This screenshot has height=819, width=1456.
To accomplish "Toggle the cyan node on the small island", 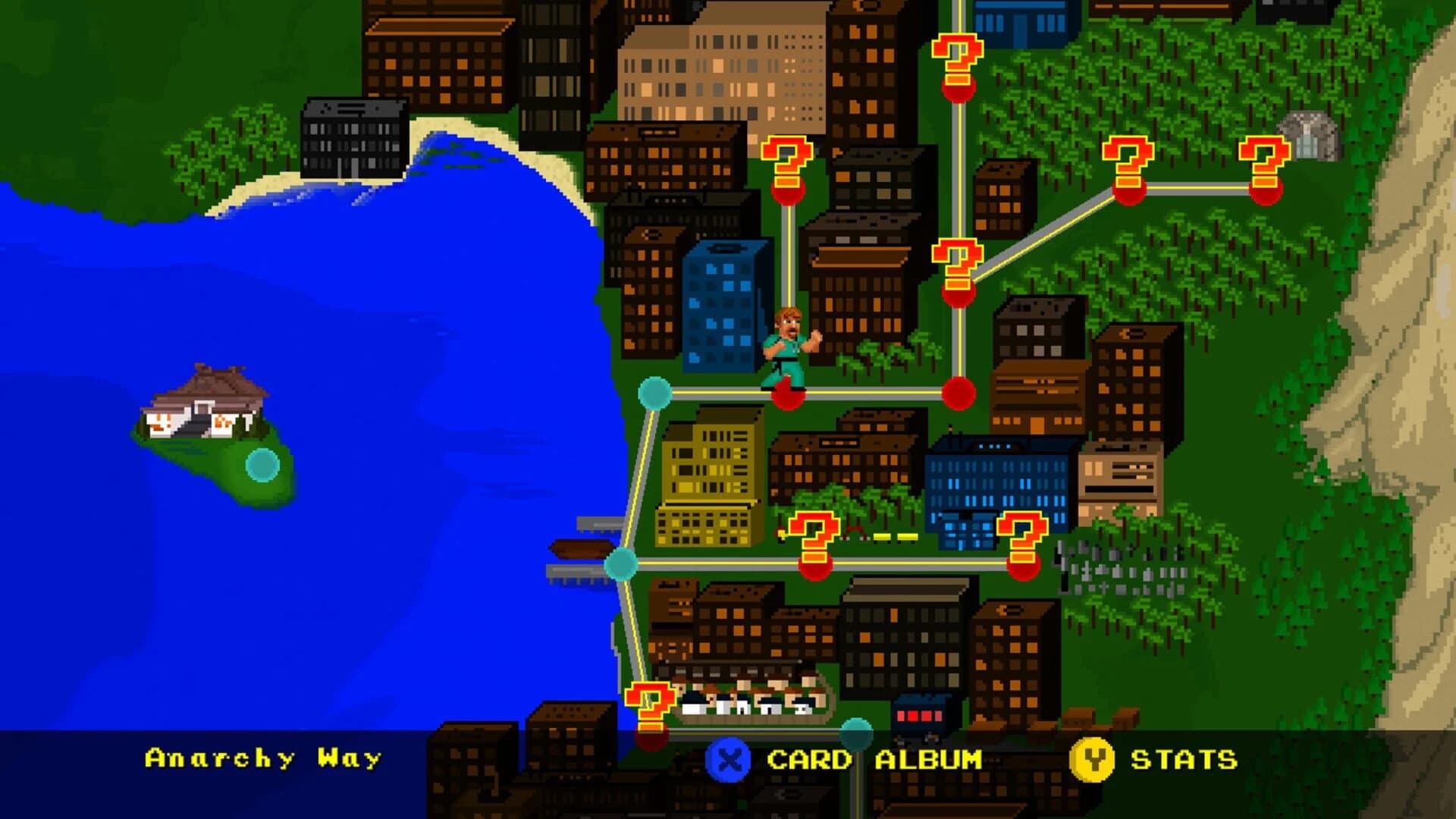I will point(262,463).
